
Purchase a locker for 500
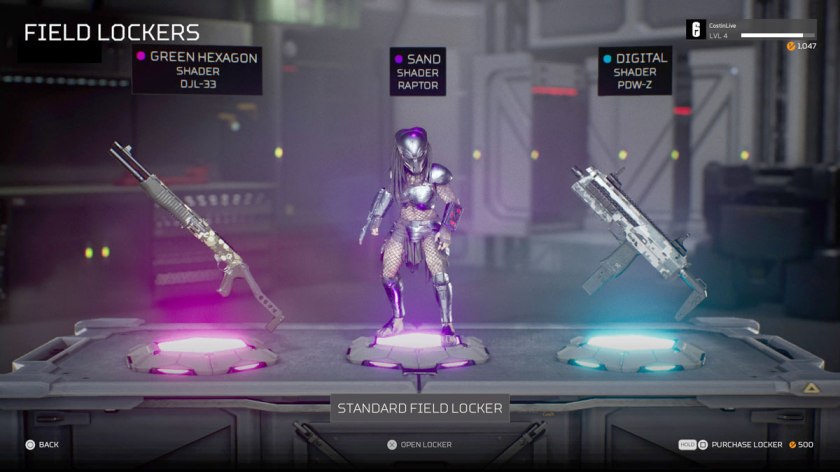[x=746, y=444]
